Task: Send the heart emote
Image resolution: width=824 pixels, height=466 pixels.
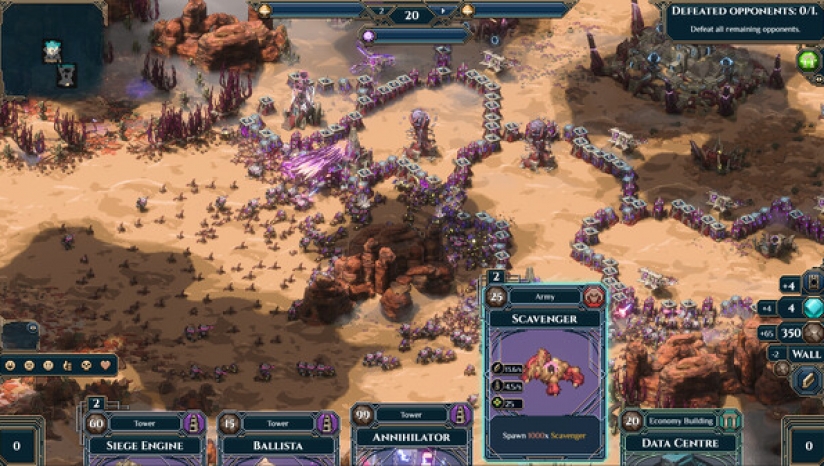Action: coord(103,366)
